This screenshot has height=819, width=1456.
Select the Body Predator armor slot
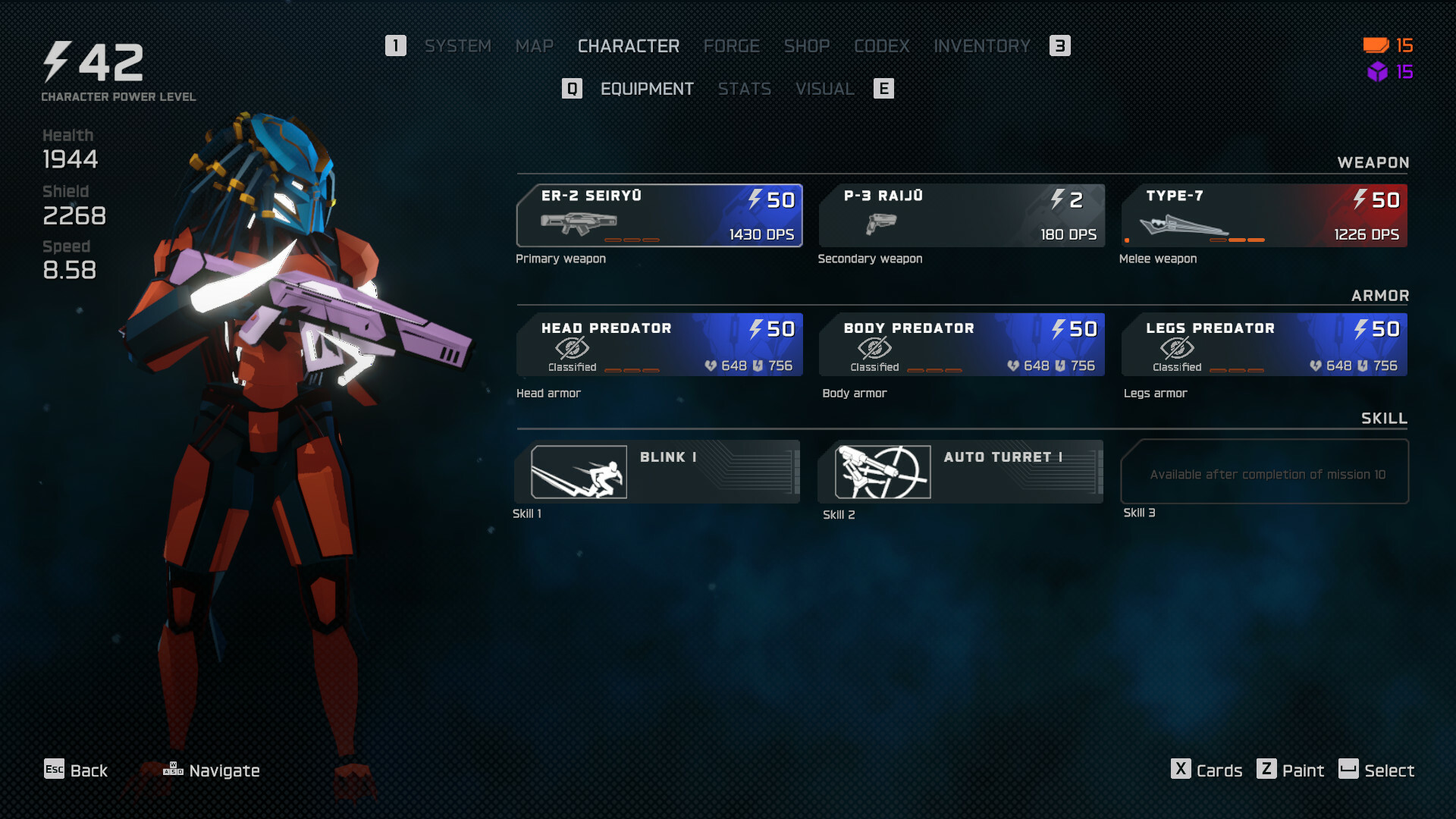[x=961, y=345]
